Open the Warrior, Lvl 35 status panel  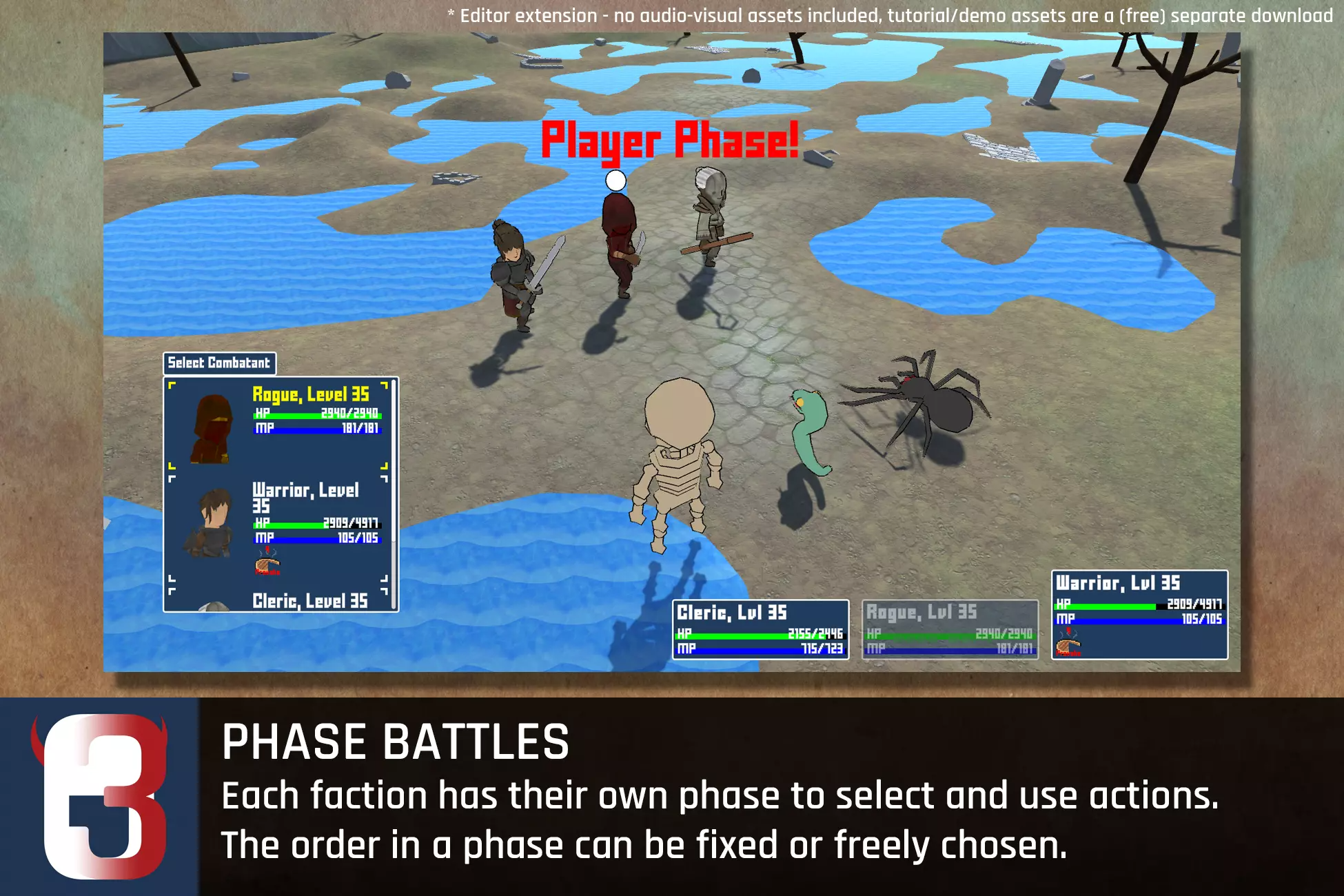click(1139, 614)
